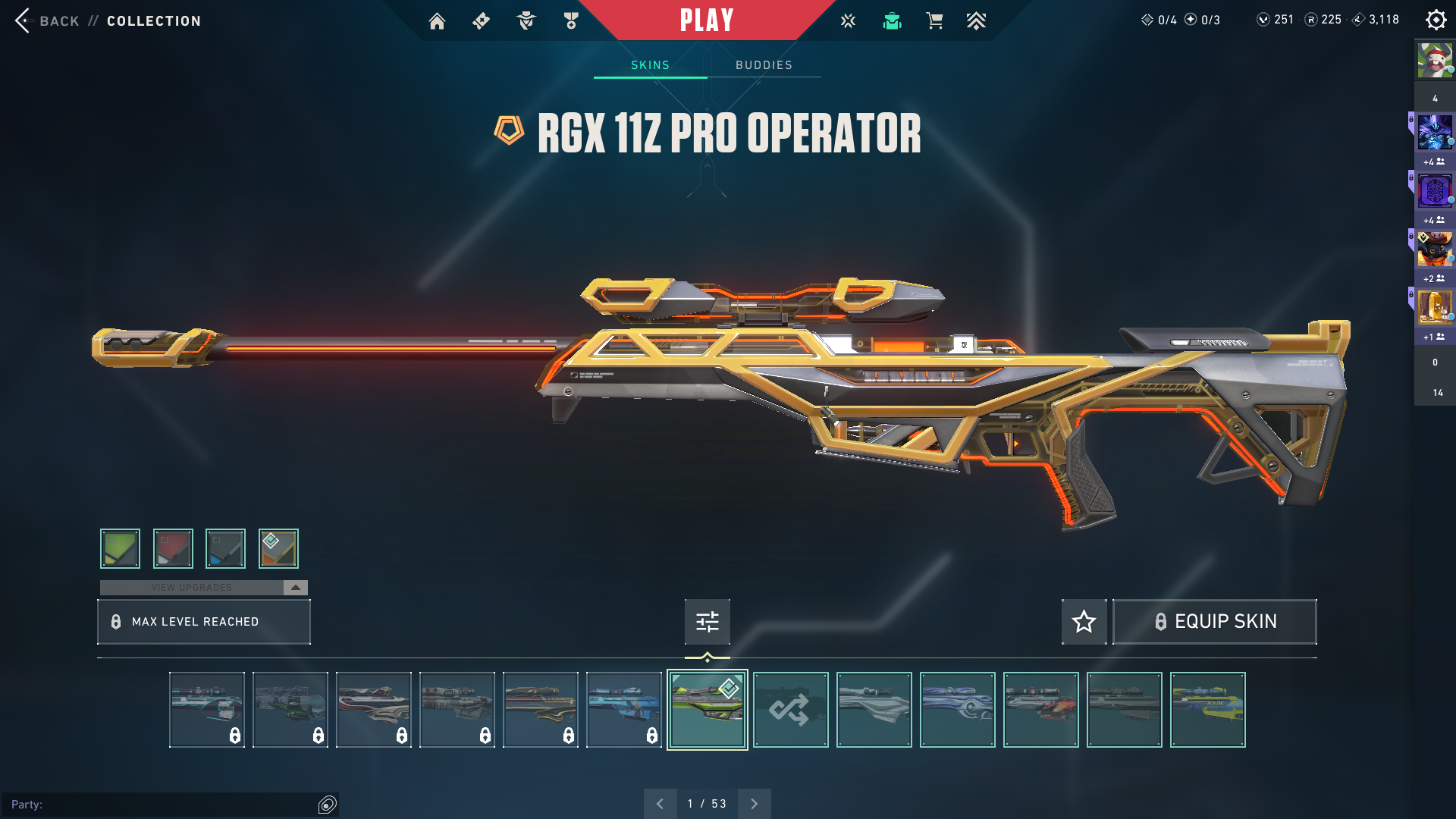Switch to the Buddies tab

(764, 65)
